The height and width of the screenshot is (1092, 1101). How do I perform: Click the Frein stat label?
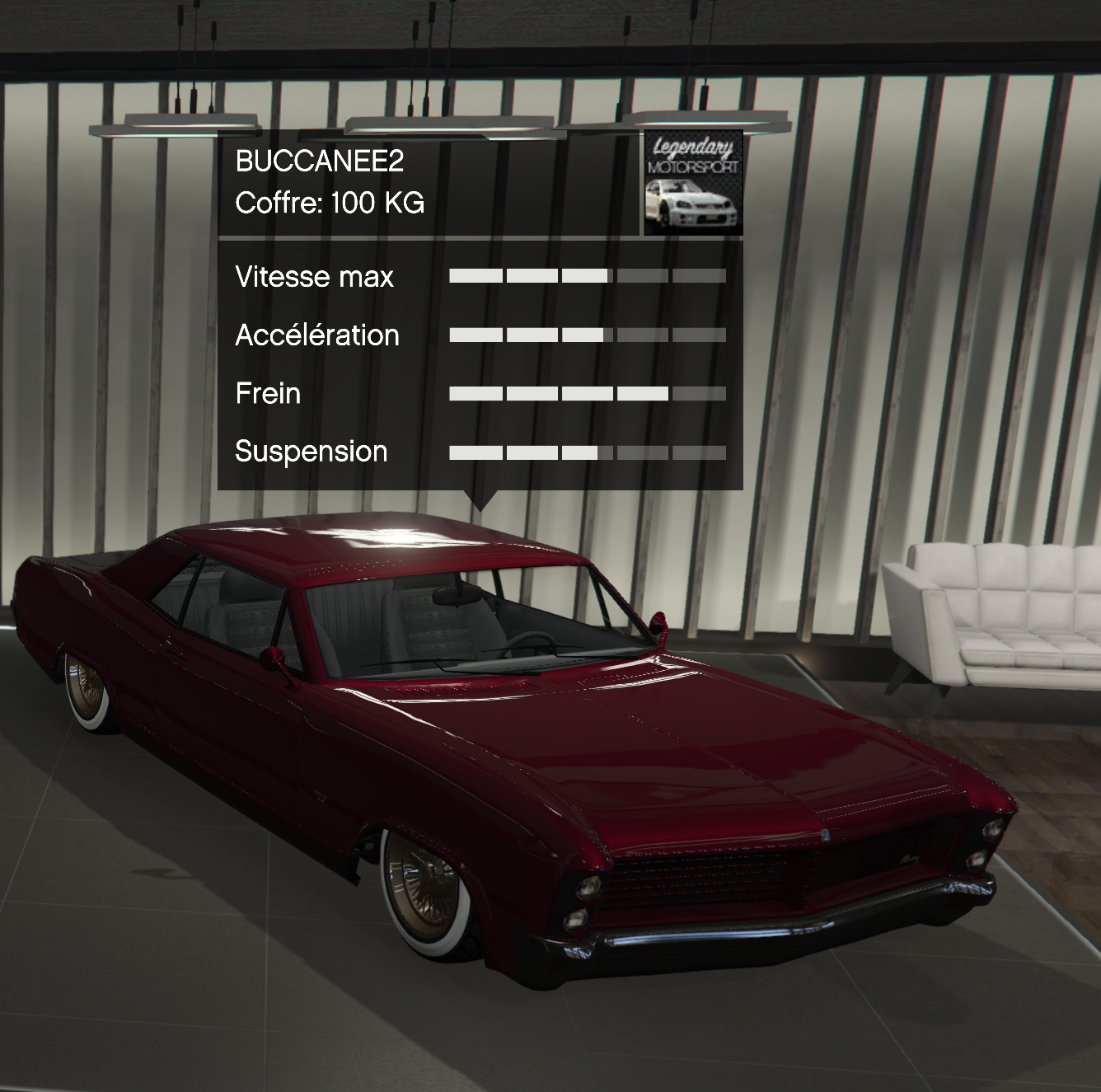coord(268,394)
